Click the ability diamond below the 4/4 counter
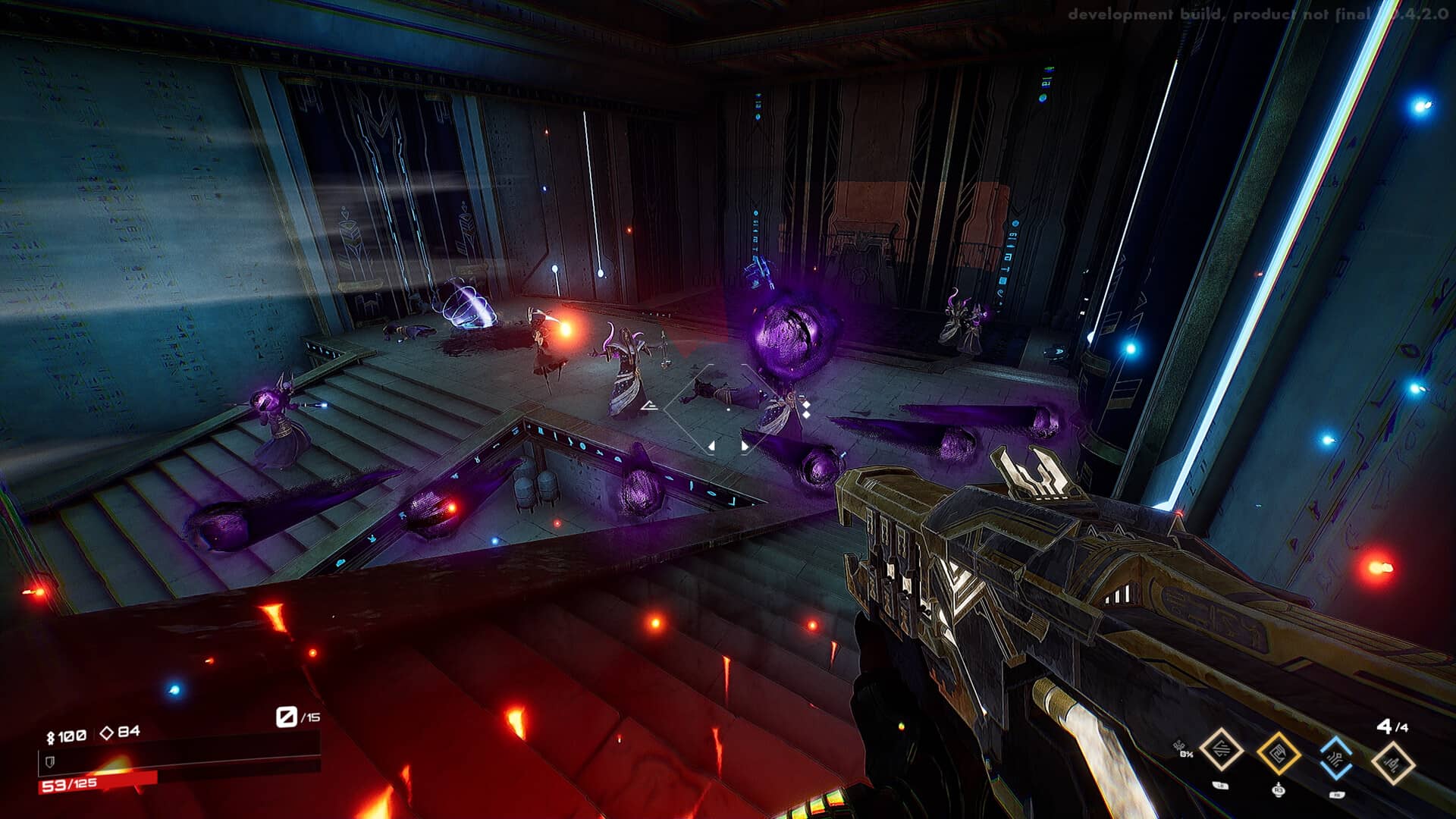Screen dimensions: 1456x819 (x=1393, y=761)
